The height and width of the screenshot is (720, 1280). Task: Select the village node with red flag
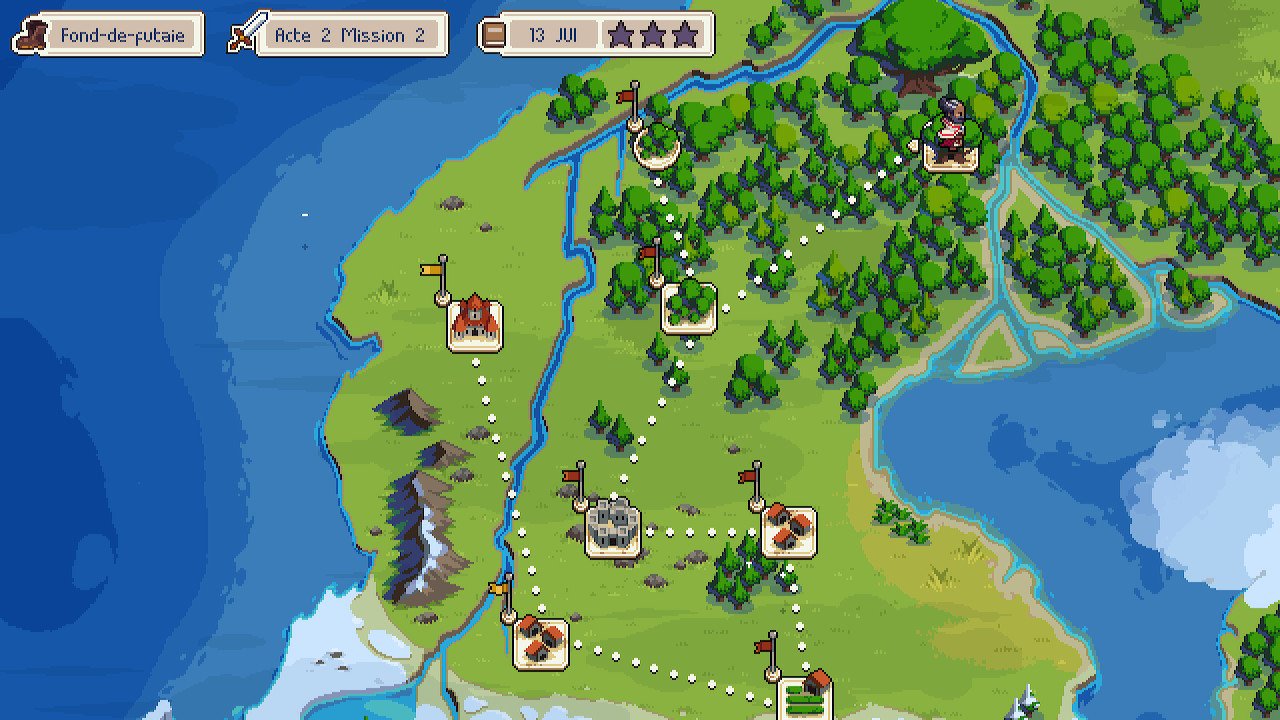[788, 531]
